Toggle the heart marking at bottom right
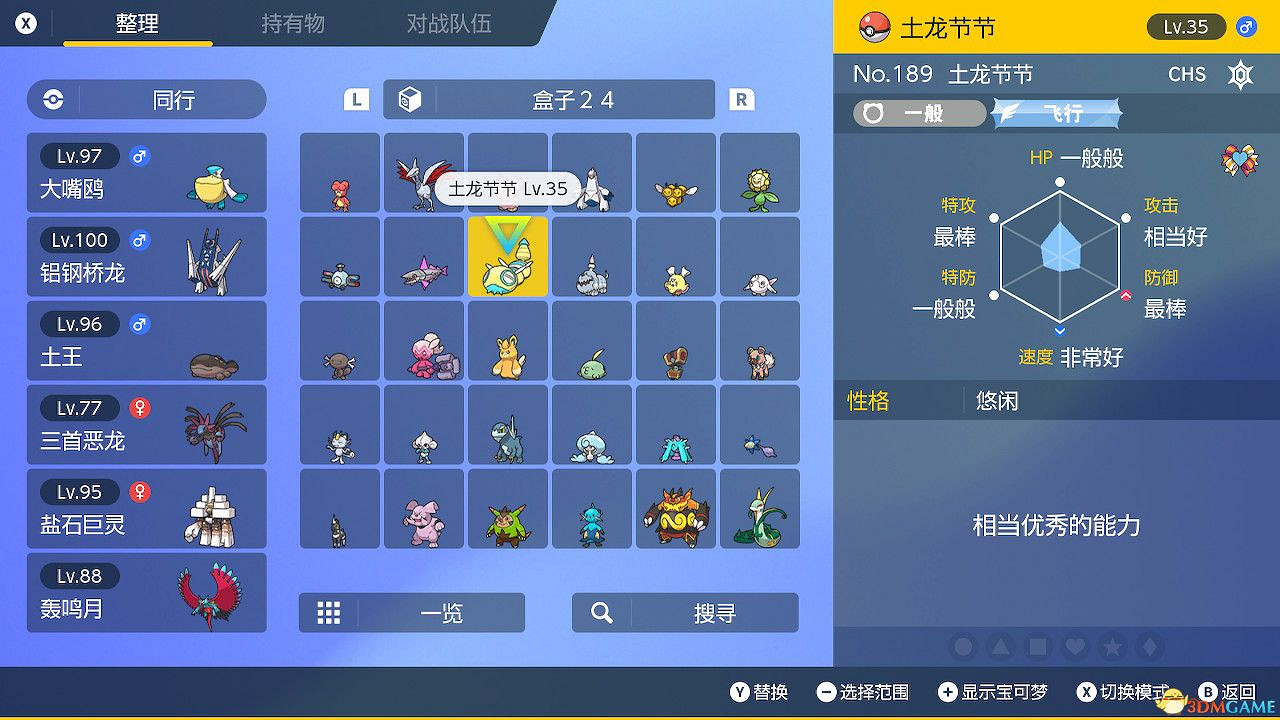Image resolution: width=1280 pixels, height=720 pixels. pyautogui.click(x=1077, y=647)
